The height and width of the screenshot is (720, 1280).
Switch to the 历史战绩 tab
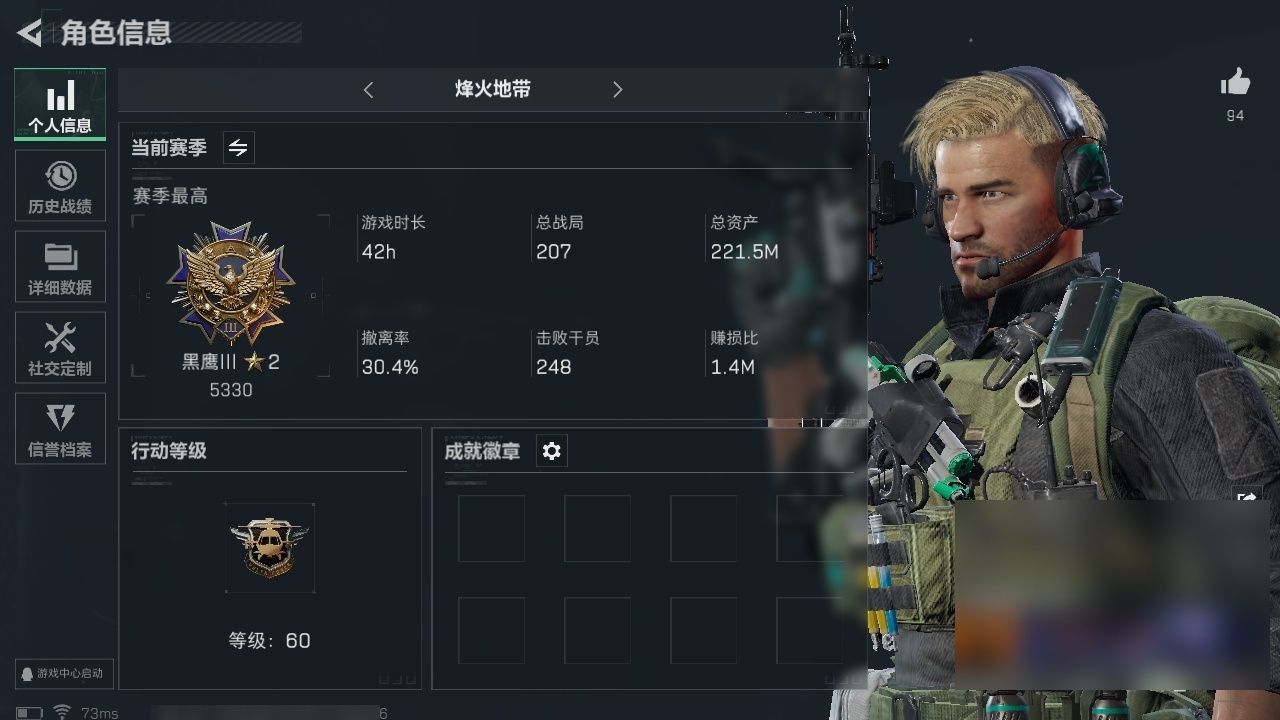pyautogui.click(x=60, y=186)
